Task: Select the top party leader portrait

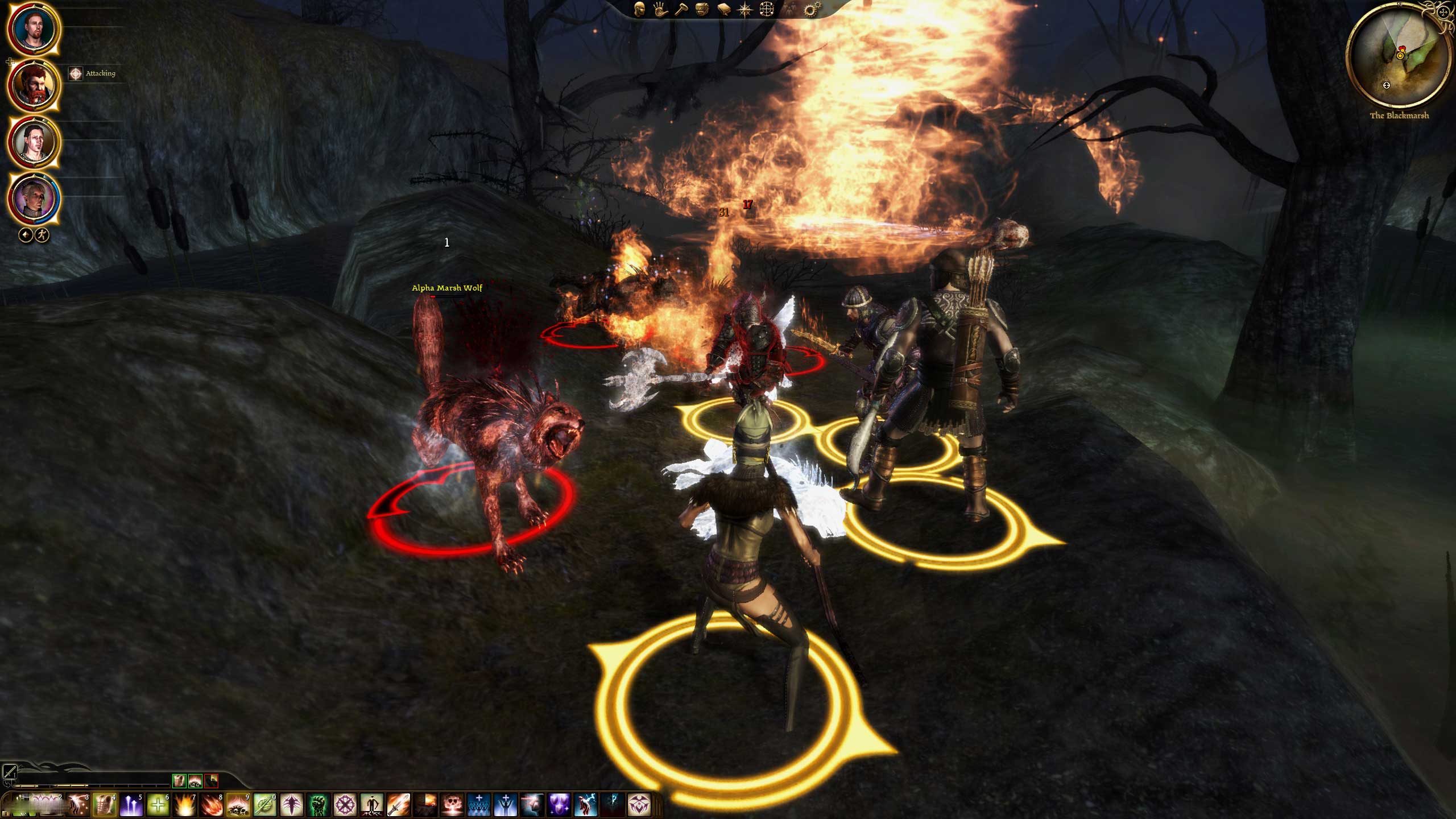Action: 34,29
